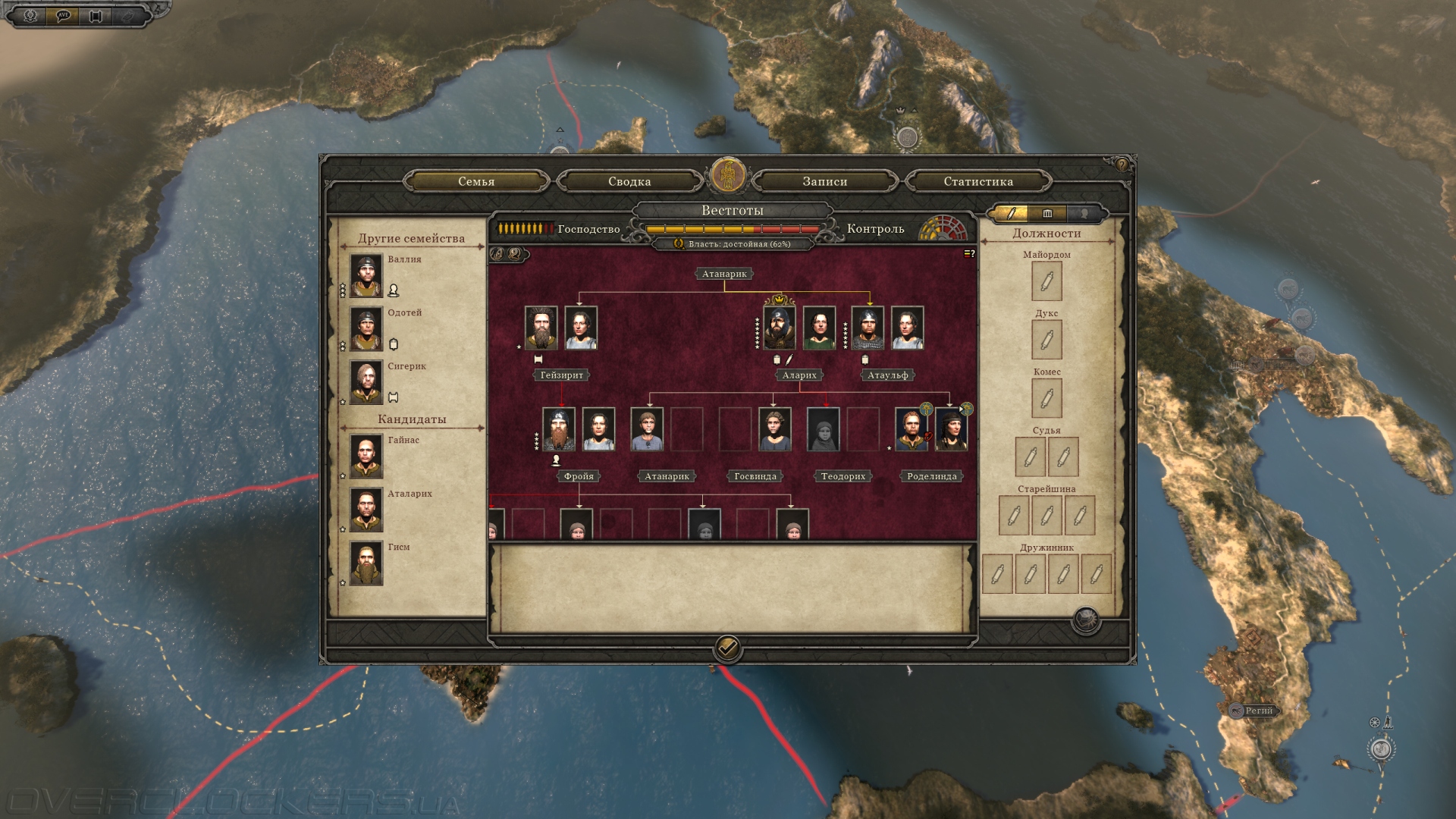This screenshot has width=1456, height=819.
Task: Open the help question mark button
Action: coord(1122,165)
